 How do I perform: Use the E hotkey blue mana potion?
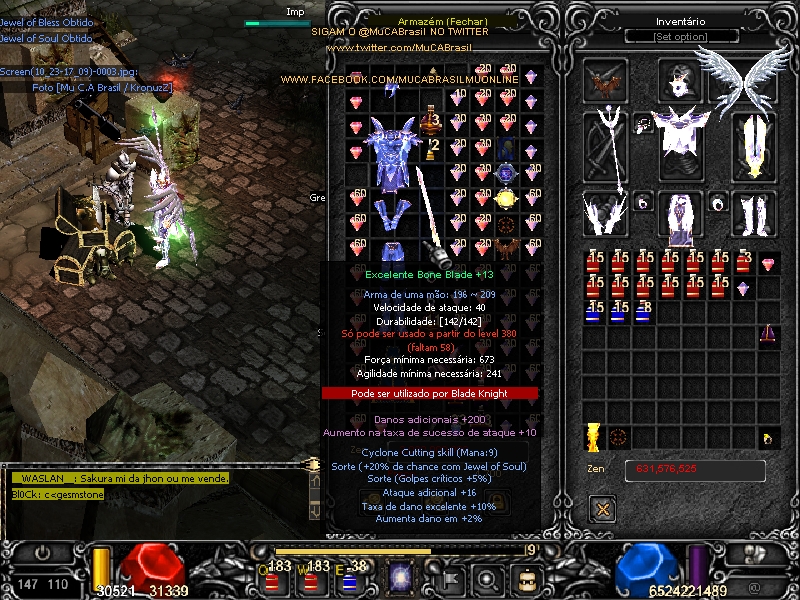[x=349, y=578]
